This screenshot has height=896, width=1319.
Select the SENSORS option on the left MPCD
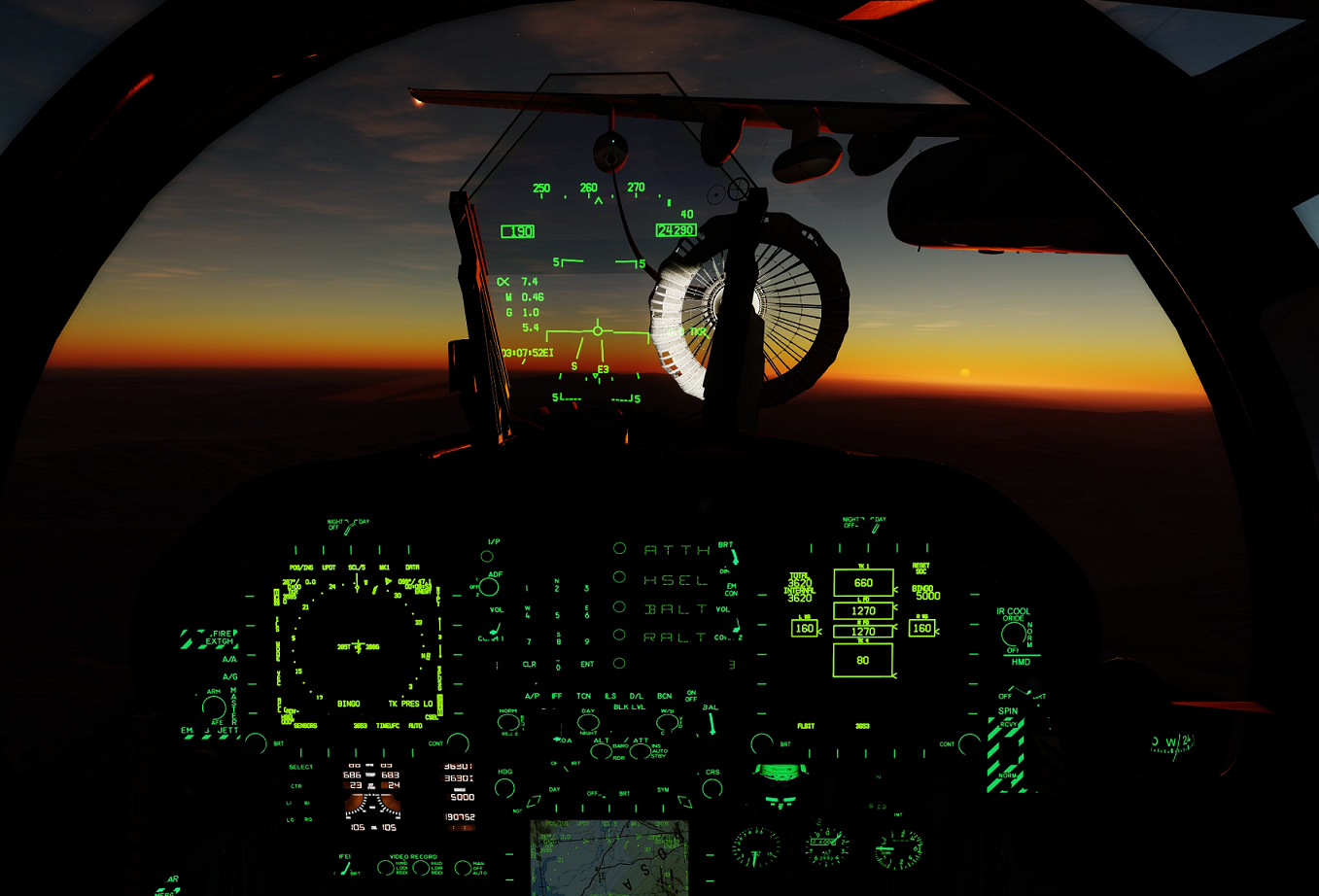305,726
